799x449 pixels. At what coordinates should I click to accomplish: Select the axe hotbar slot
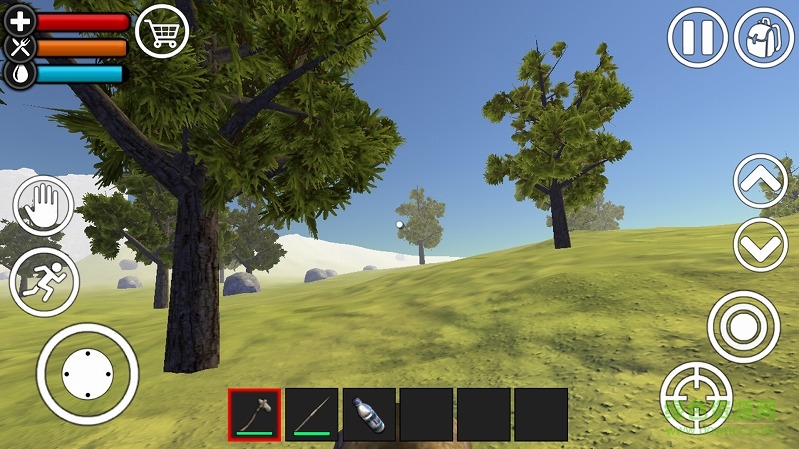254,414
